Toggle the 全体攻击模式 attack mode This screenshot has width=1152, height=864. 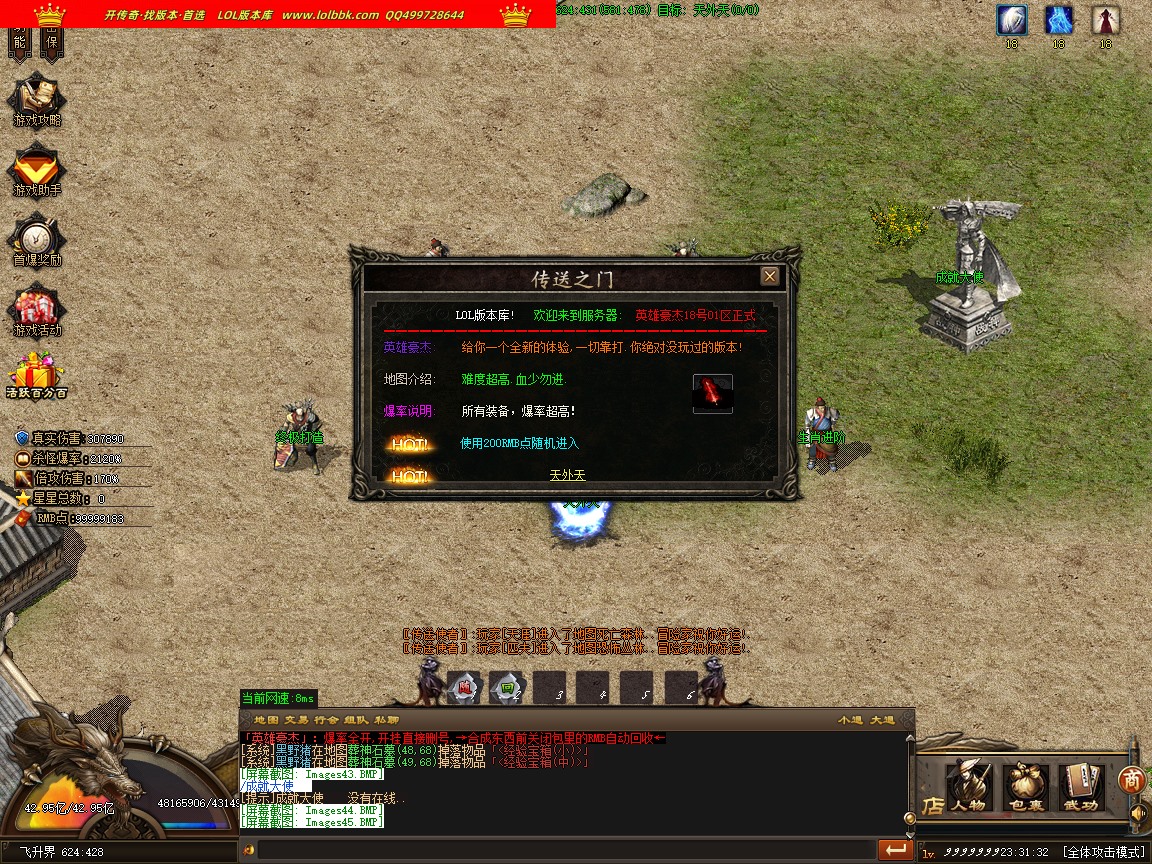click(1103, 852)
